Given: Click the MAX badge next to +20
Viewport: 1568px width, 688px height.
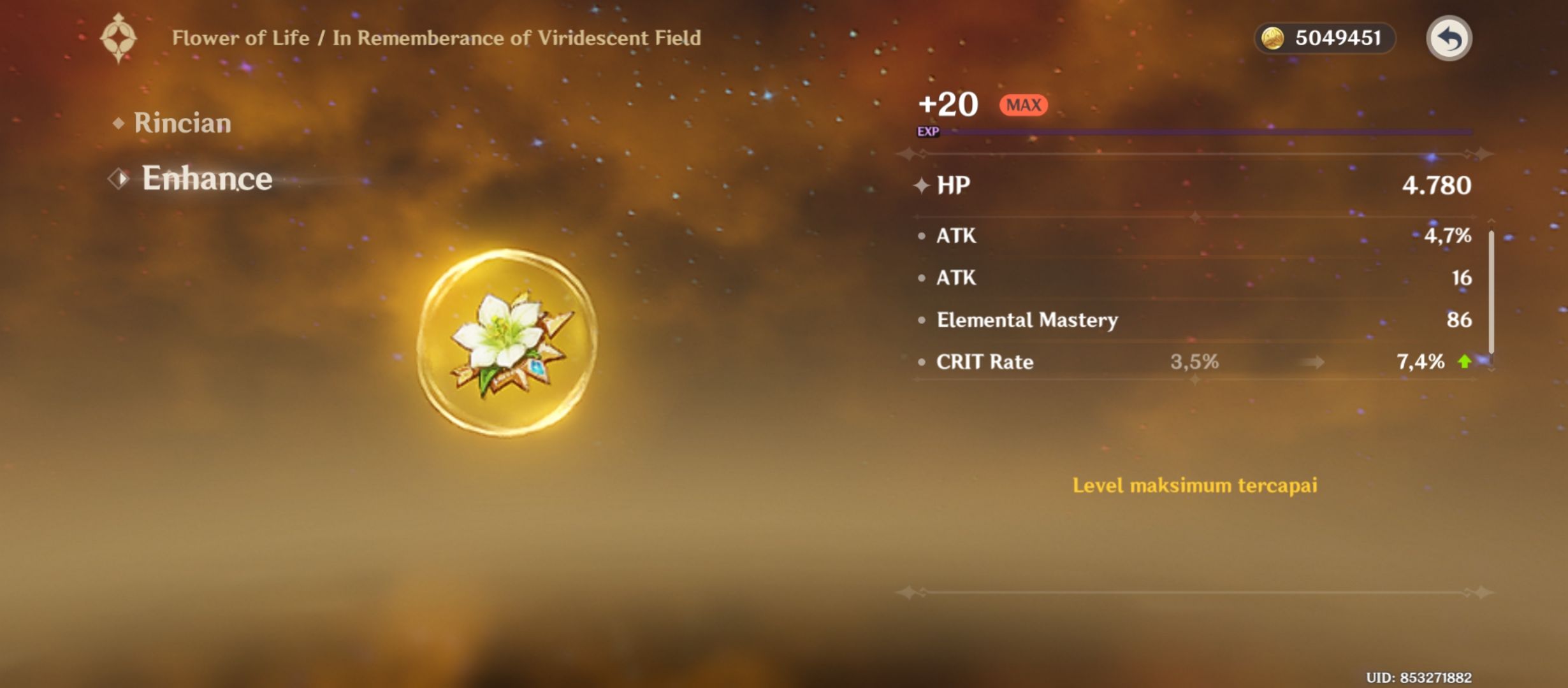Looking at the screenshot, I should 1022,104.
